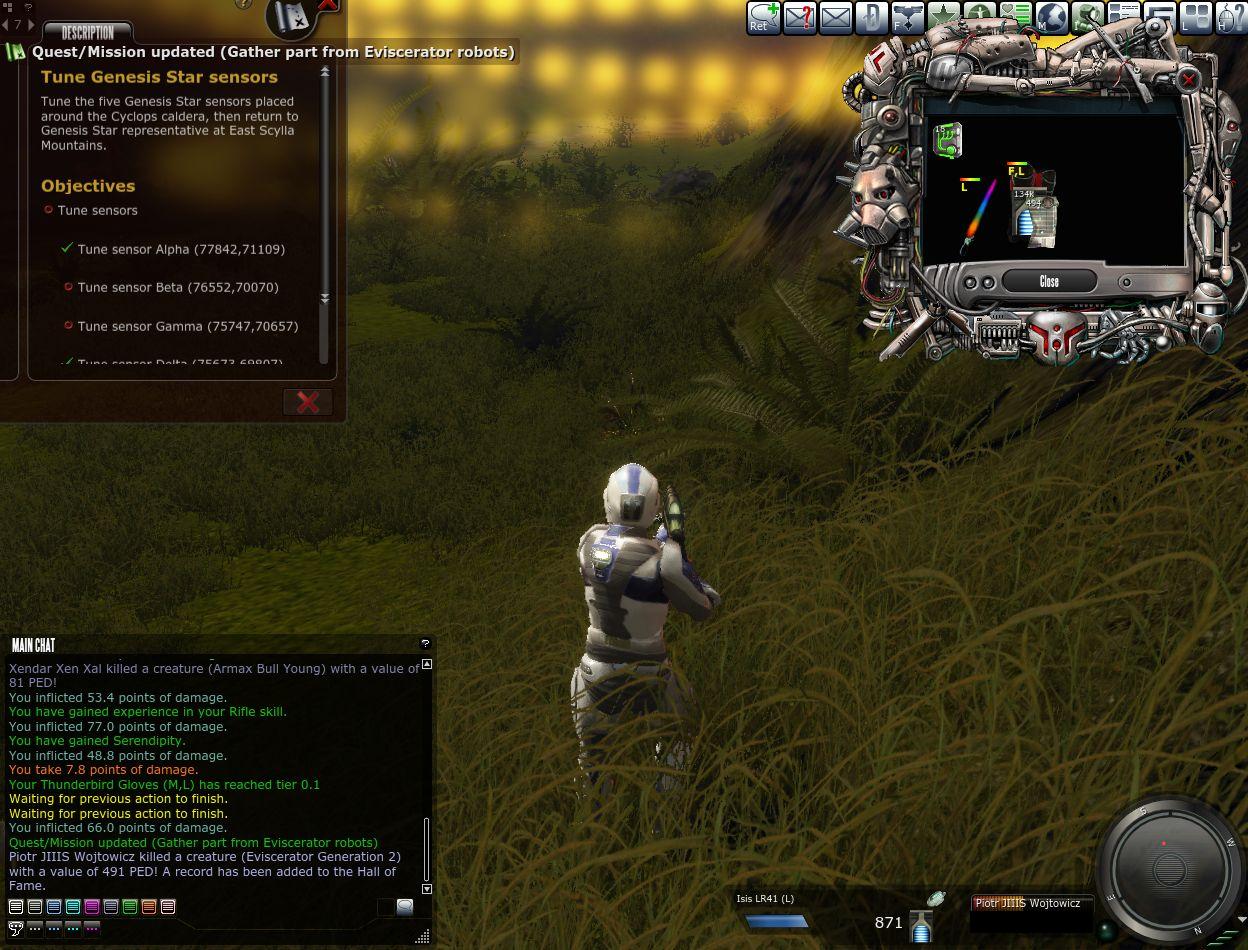
Task: Select the Tune sensor Alpha objective
Action: pos(180,249)
